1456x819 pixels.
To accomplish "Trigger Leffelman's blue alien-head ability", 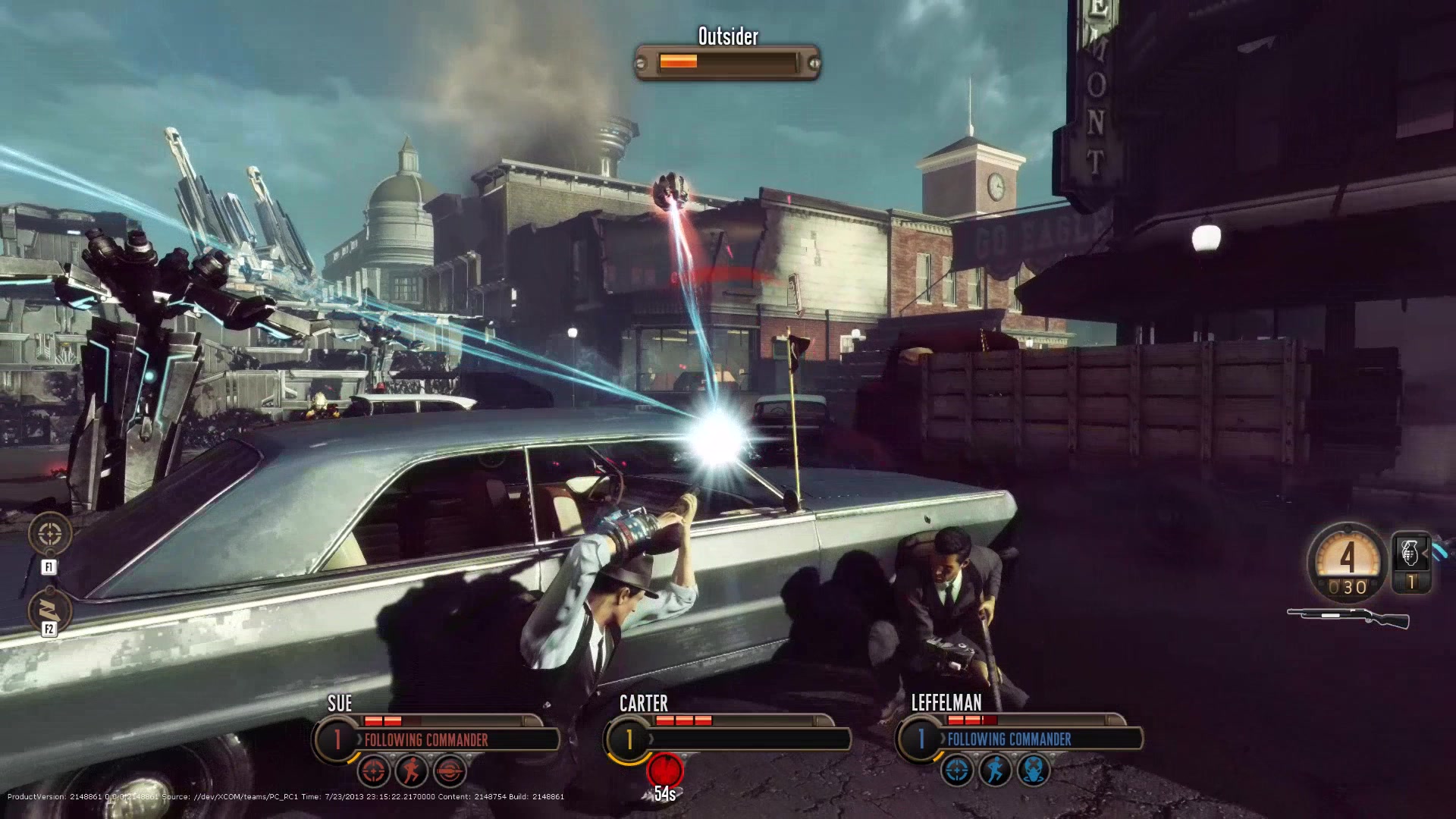I will tap(1033, 771).
